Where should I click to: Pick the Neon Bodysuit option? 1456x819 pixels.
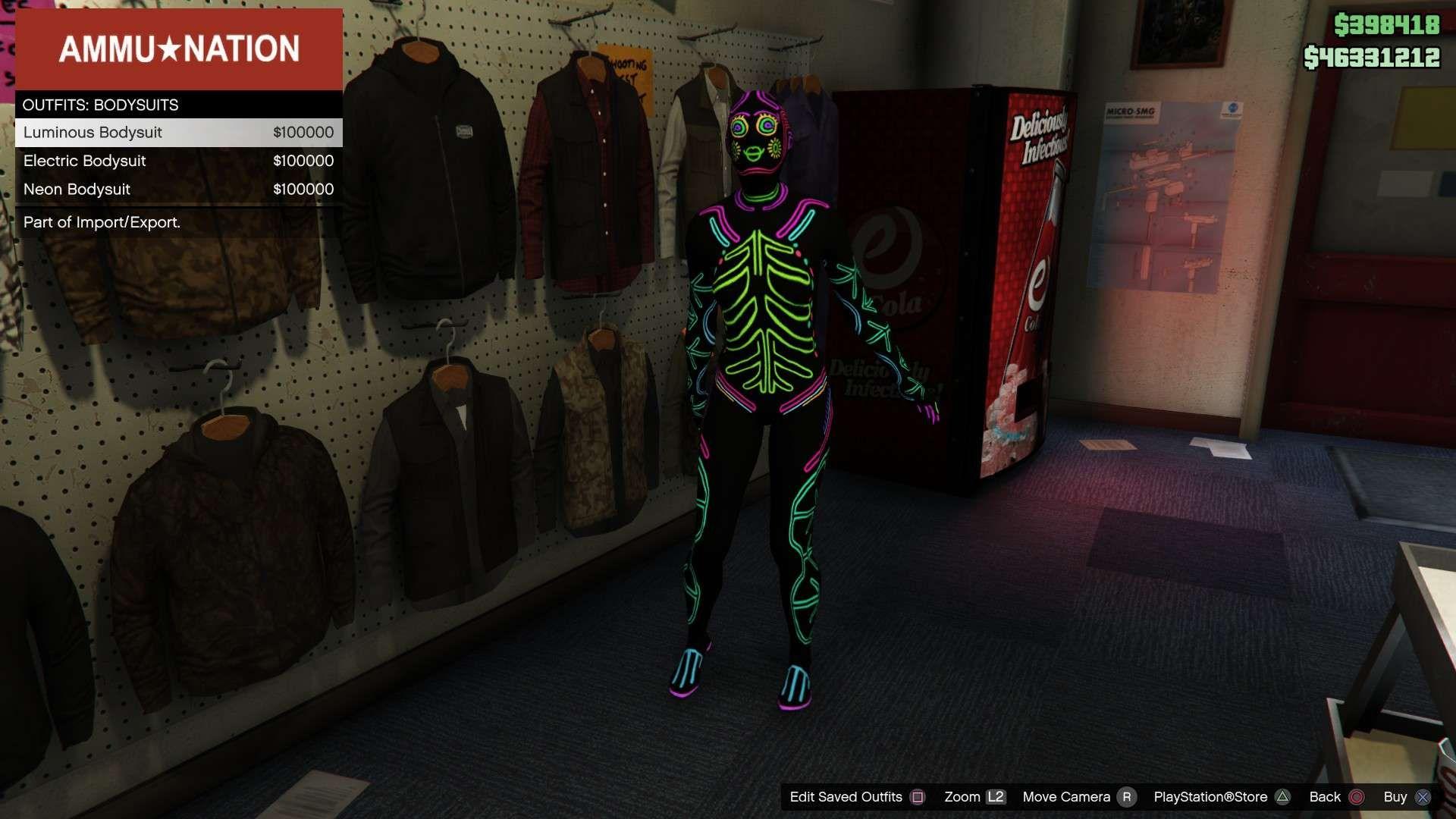178,190
